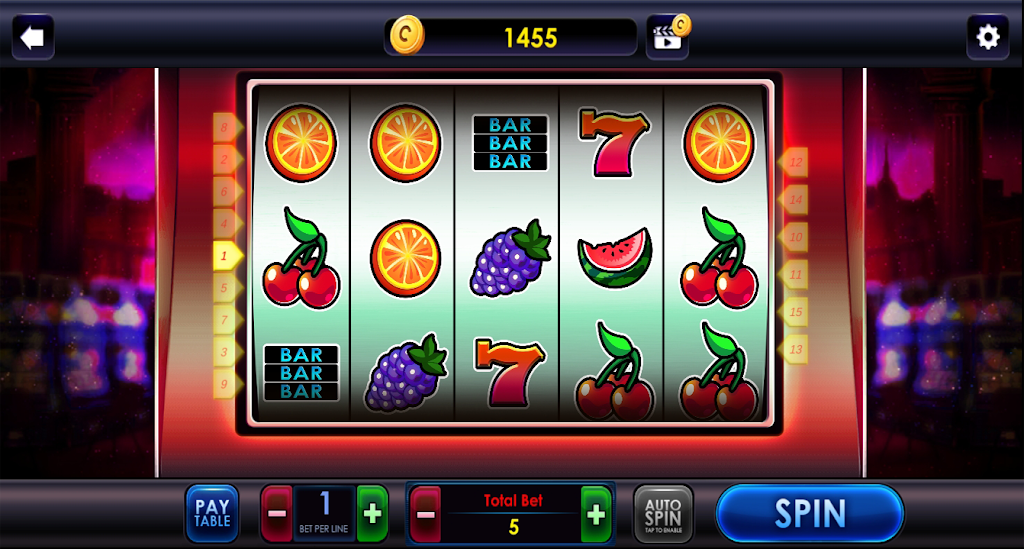Viewport: 1024px width, 549px height.
Task: Choose payline marker 13
Action: click(x=795, y=349)
